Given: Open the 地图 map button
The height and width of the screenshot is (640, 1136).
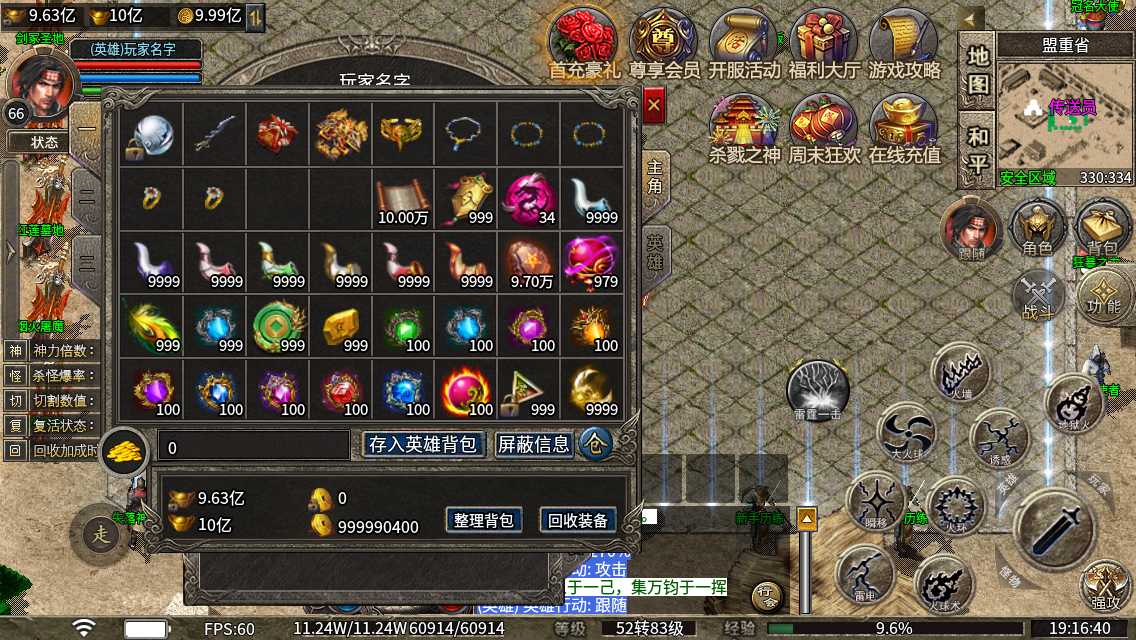Looking at the screenshot, I should [976, 69].
